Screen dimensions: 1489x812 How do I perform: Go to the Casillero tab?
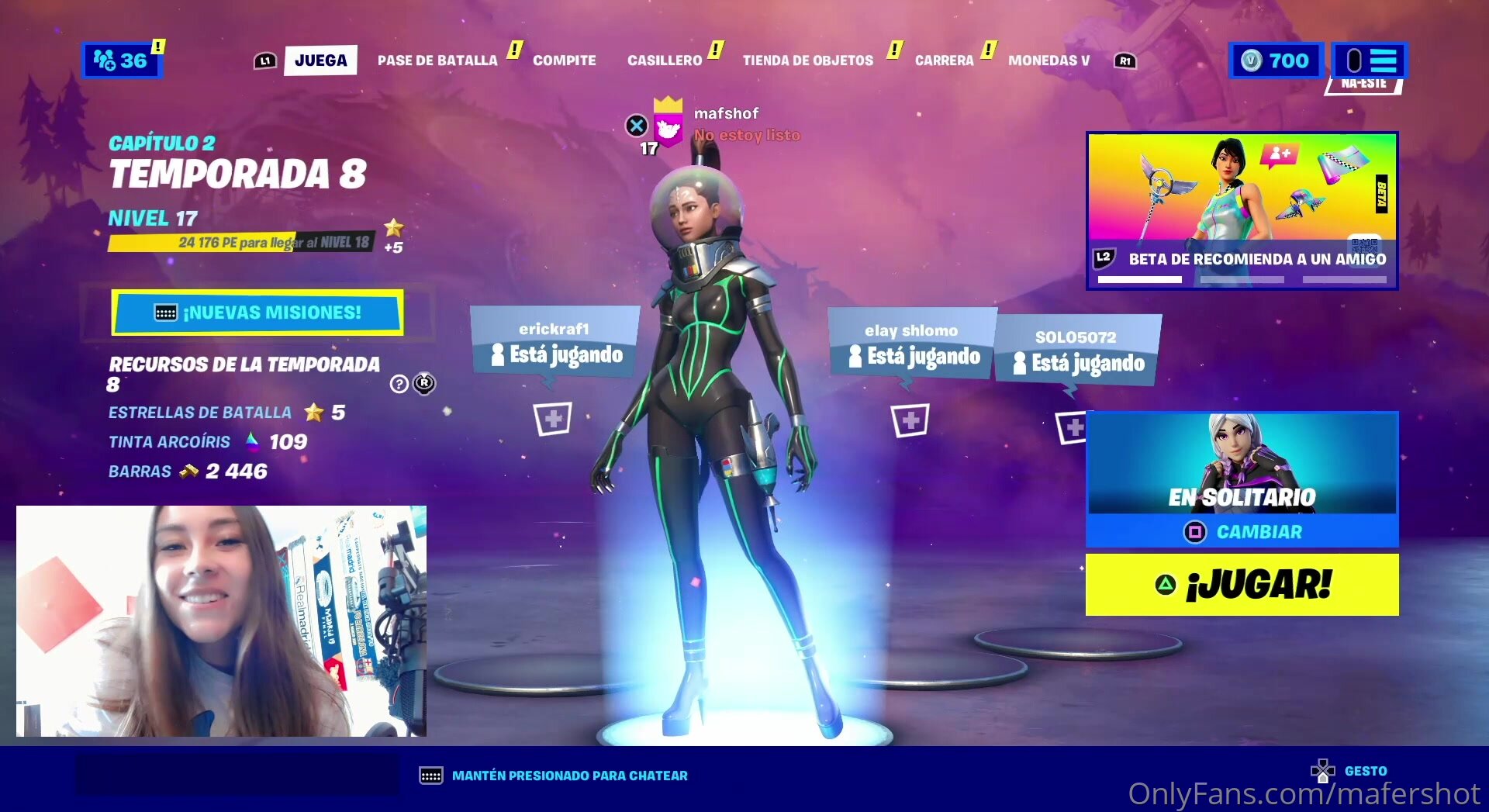664,60
